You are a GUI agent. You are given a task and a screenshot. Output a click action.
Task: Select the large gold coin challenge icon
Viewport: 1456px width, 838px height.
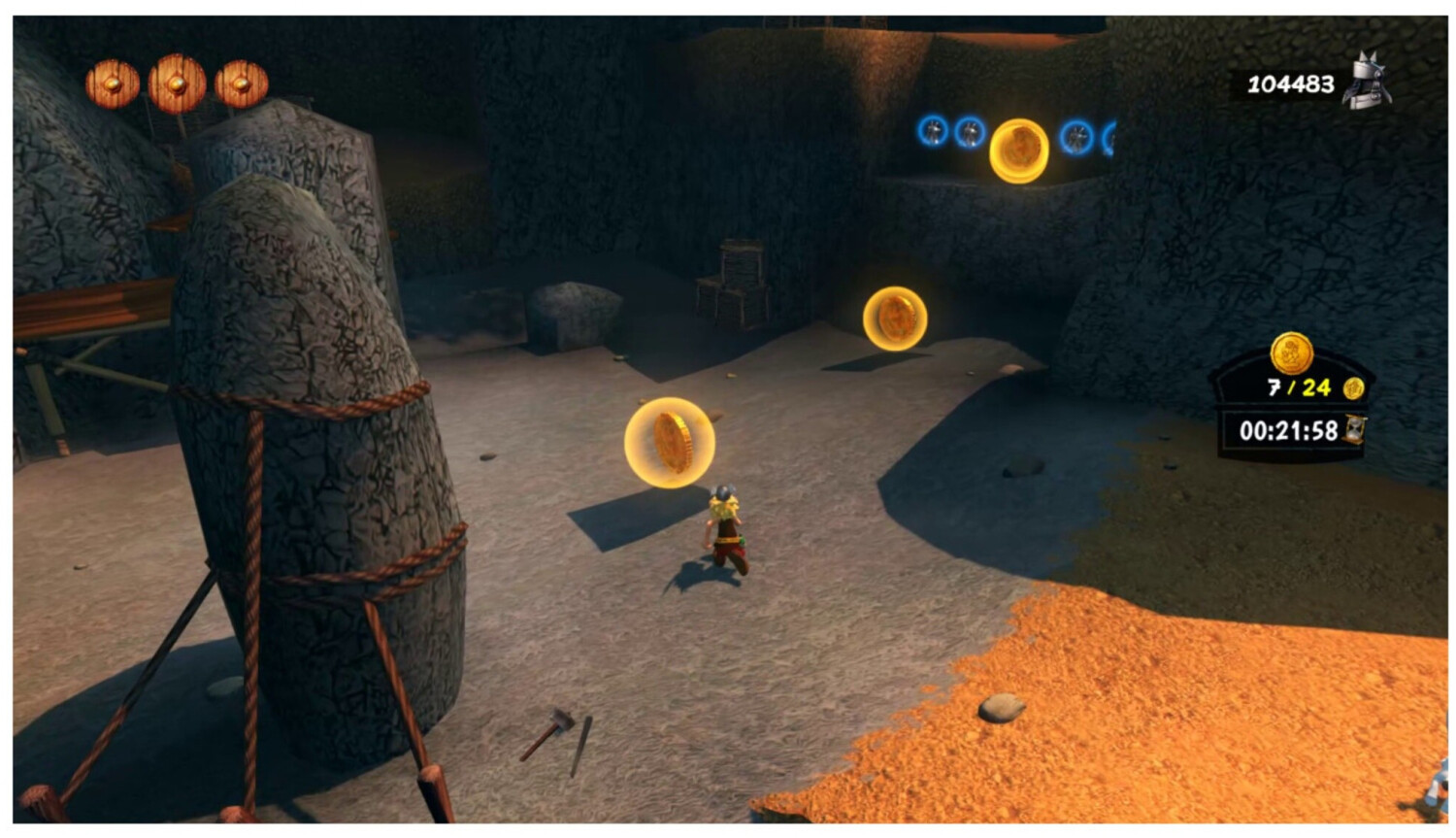(x=1292, y=353)
